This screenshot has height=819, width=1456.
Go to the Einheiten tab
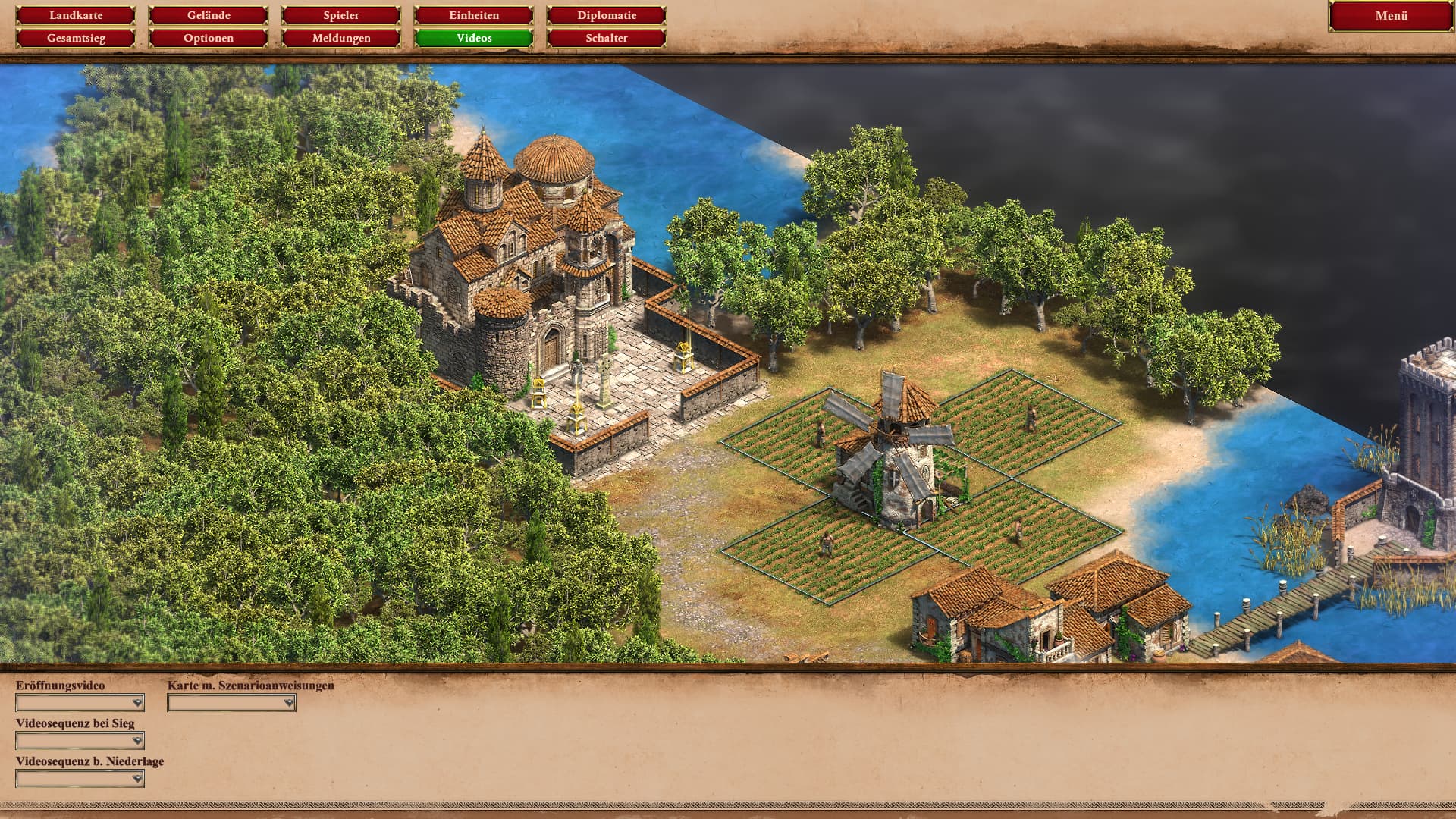point(474,15)
